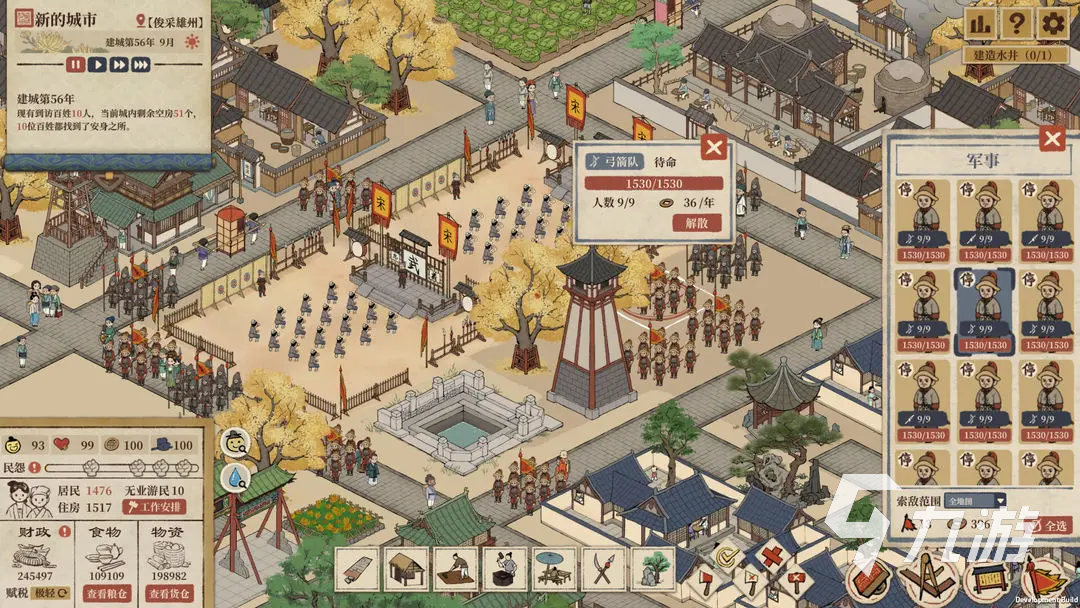This screenshot has width=1080, height=608.
Task: Close the 军事 military panel
Action: [x=1052, y=138]
